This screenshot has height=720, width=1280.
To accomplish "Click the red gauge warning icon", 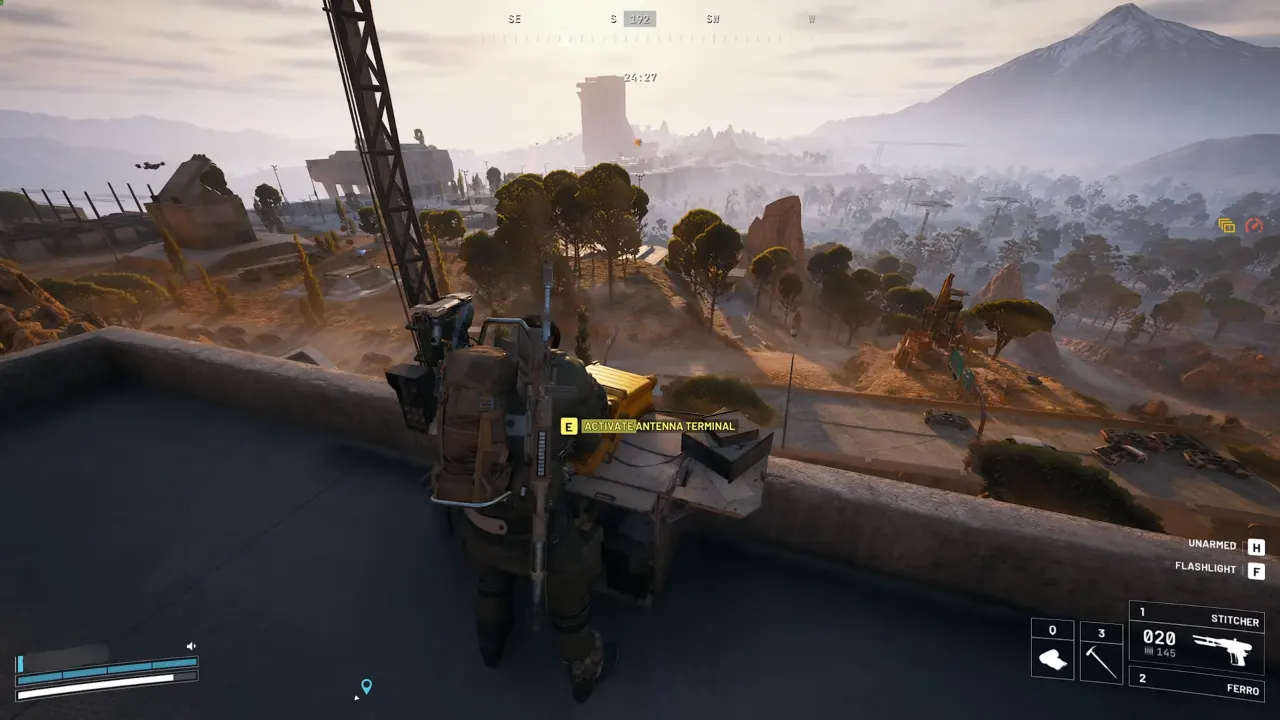I will 1252,225.
